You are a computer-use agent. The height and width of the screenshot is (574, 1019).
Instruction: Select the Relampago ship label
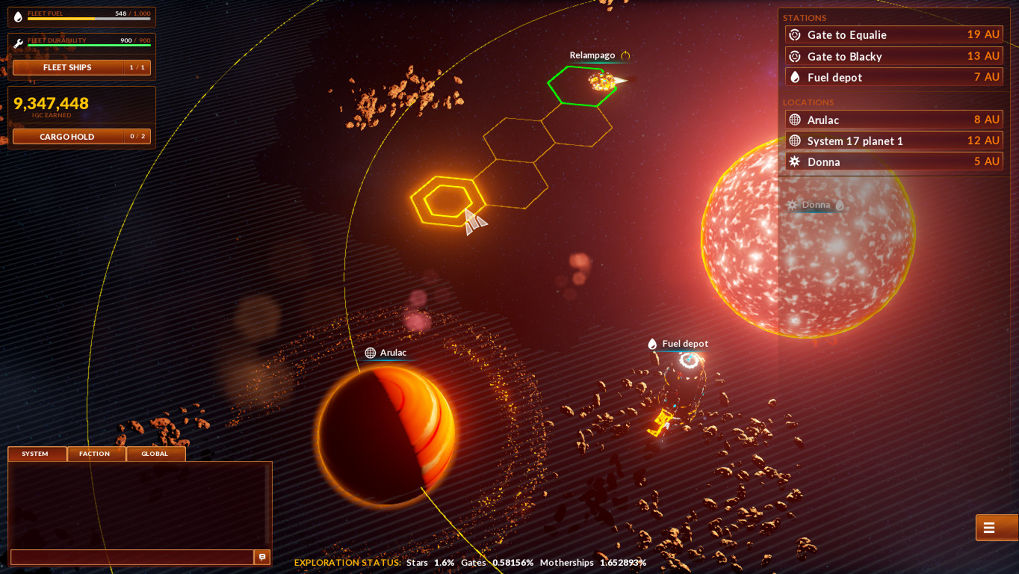[593, 56]
